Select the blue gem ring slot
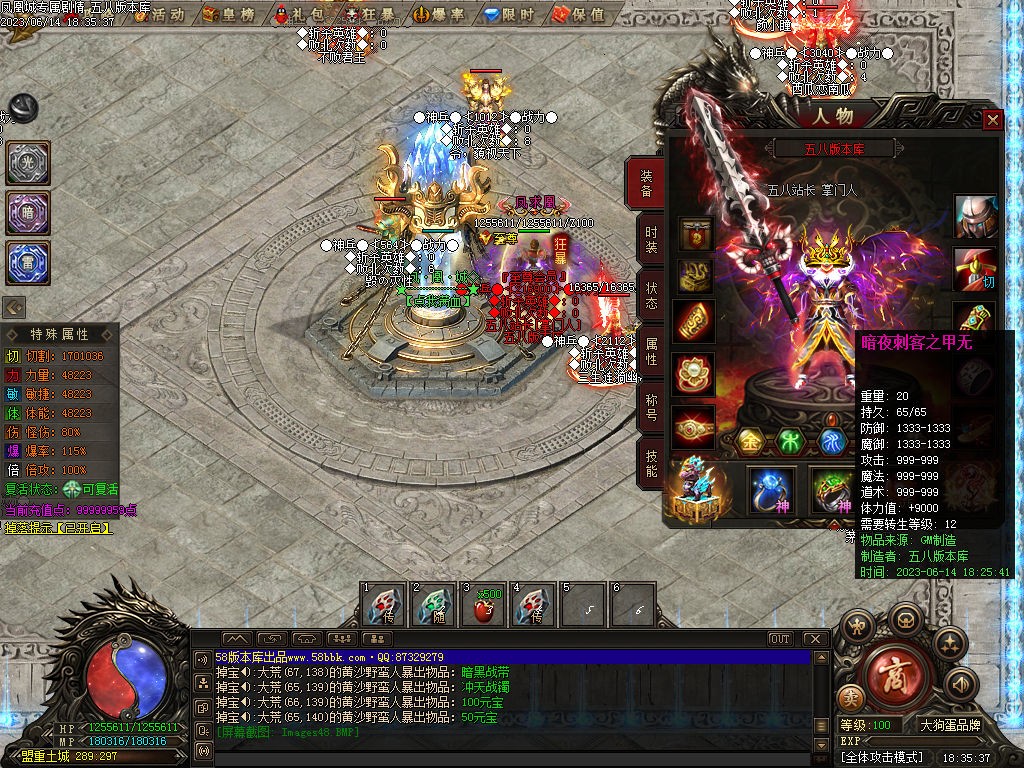The image size is (1024, 768). click(772, 490)
